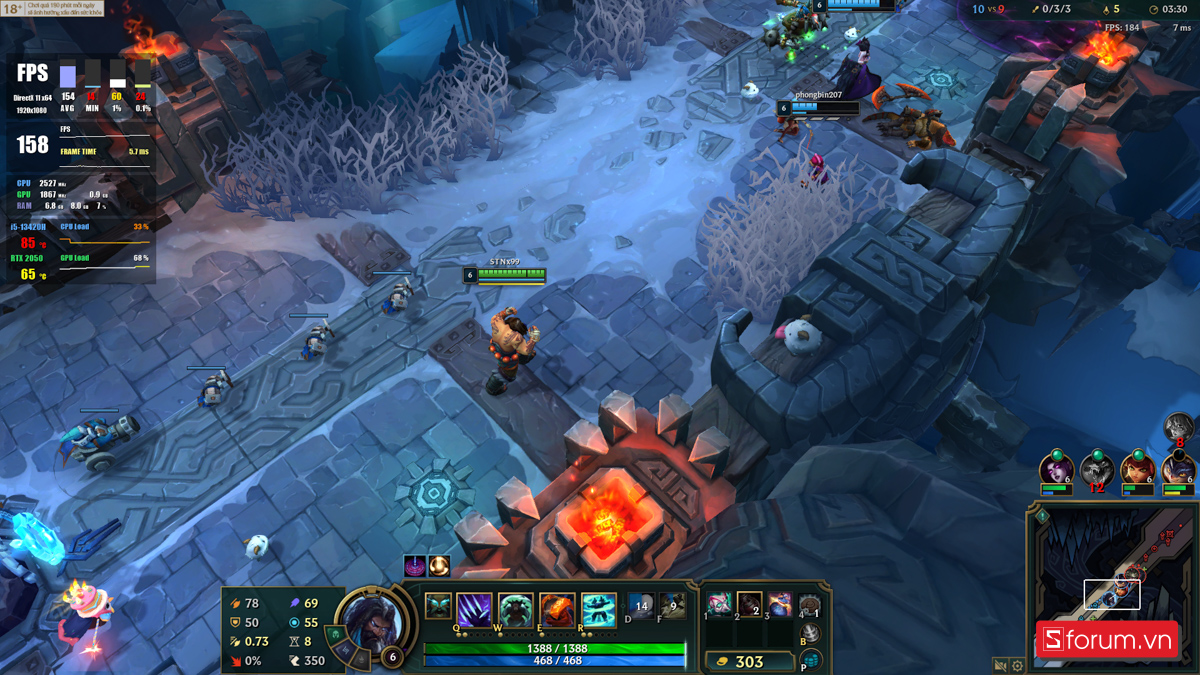Click the bearded champion portrait
1200x675 pixels.
(x=372, y=622)
